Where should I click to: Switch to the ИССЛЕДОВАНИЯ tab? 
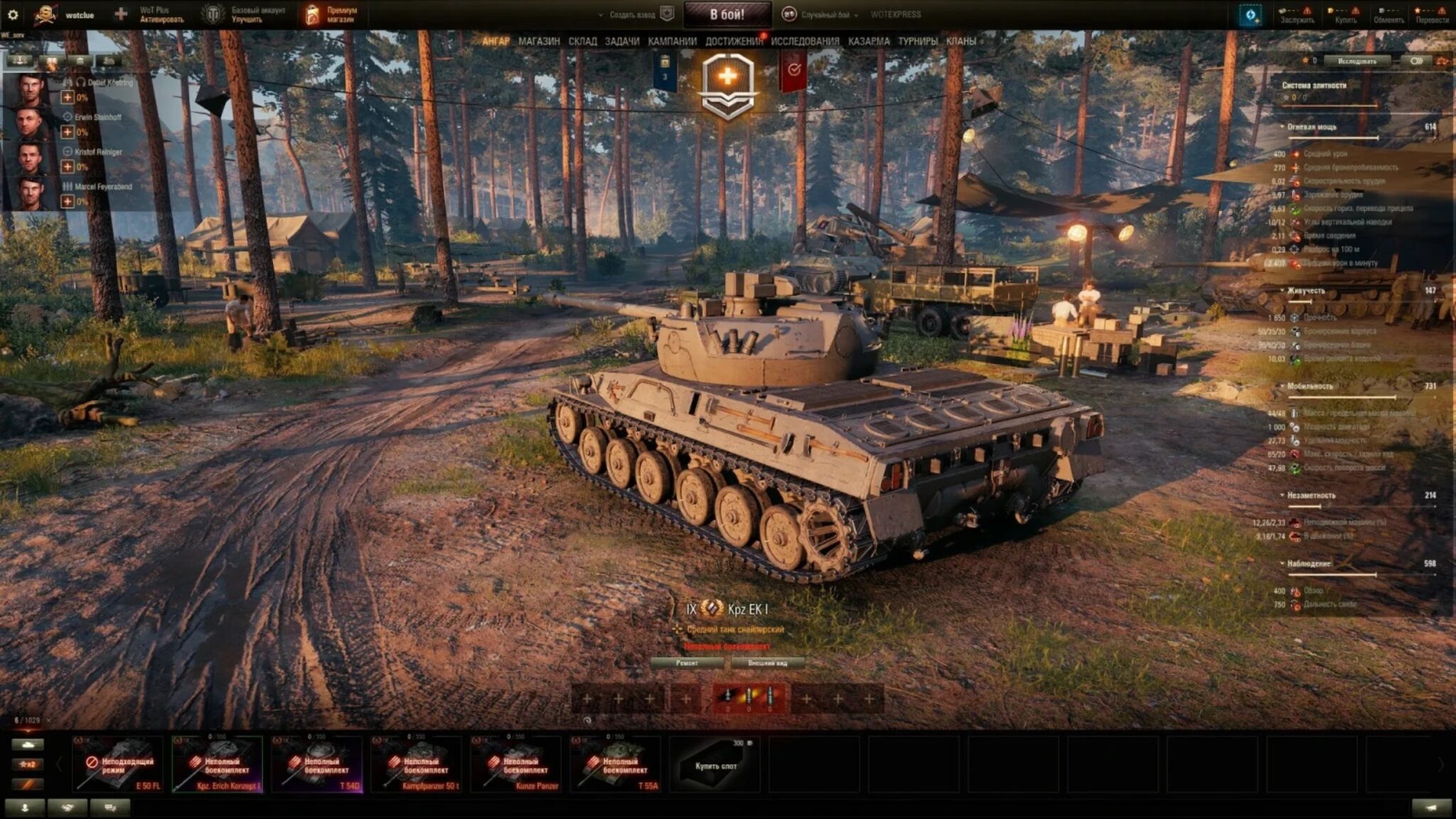click(805, 41)
